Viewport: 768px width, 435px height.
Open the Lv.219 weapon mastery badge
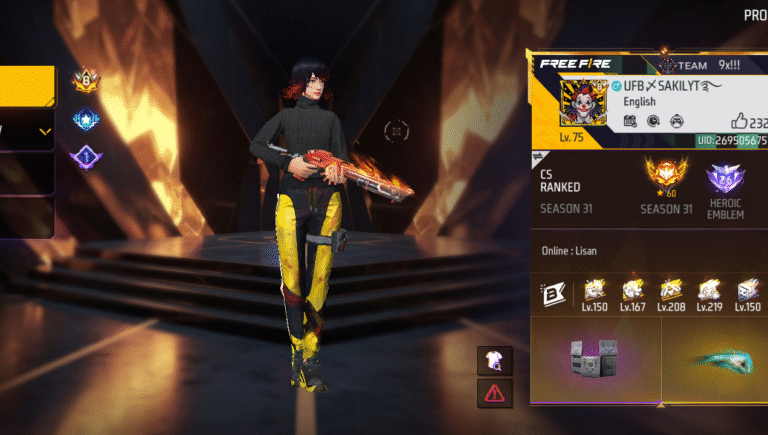coord(709,290)
